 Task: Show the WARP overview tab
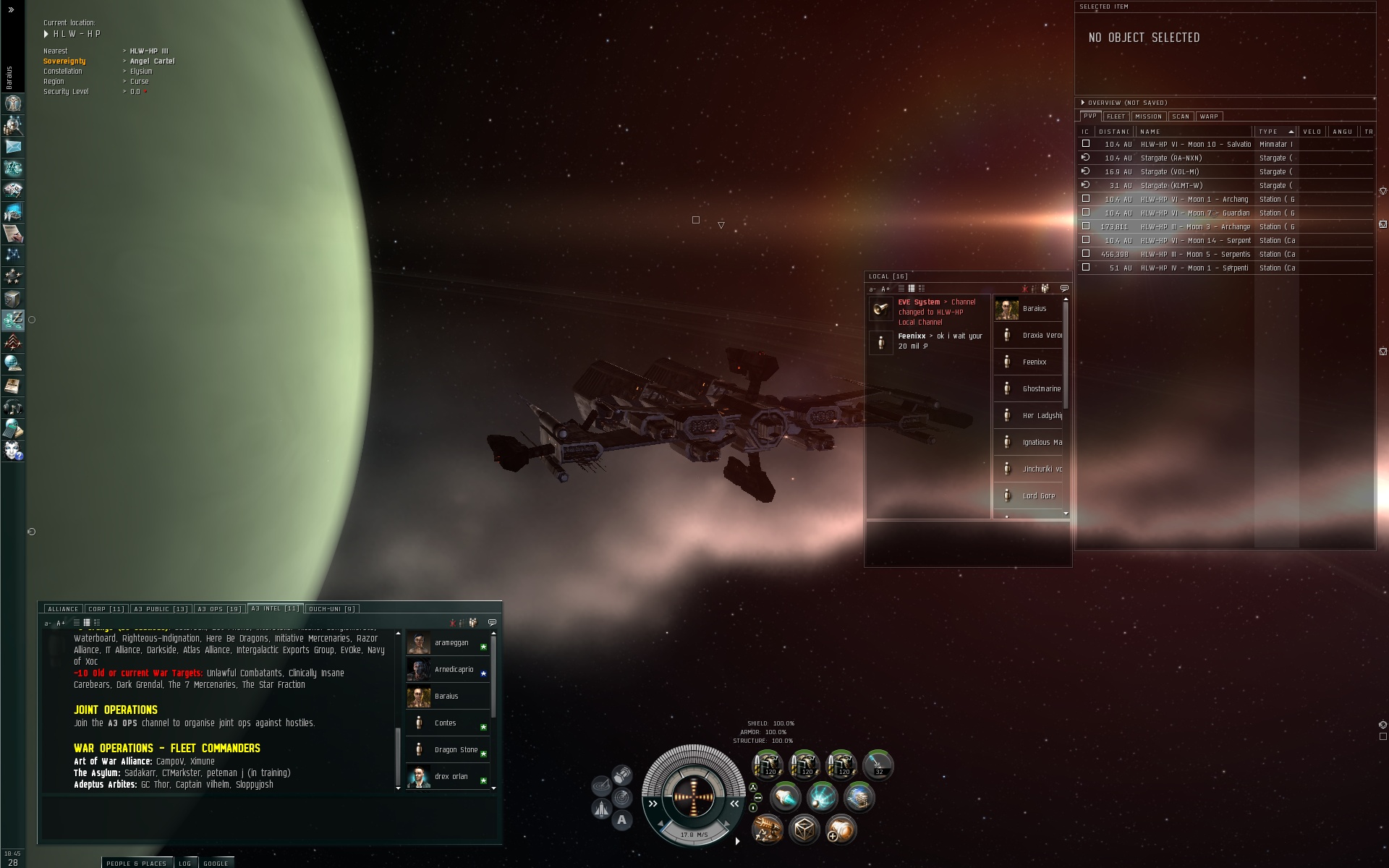[1209, 116]
